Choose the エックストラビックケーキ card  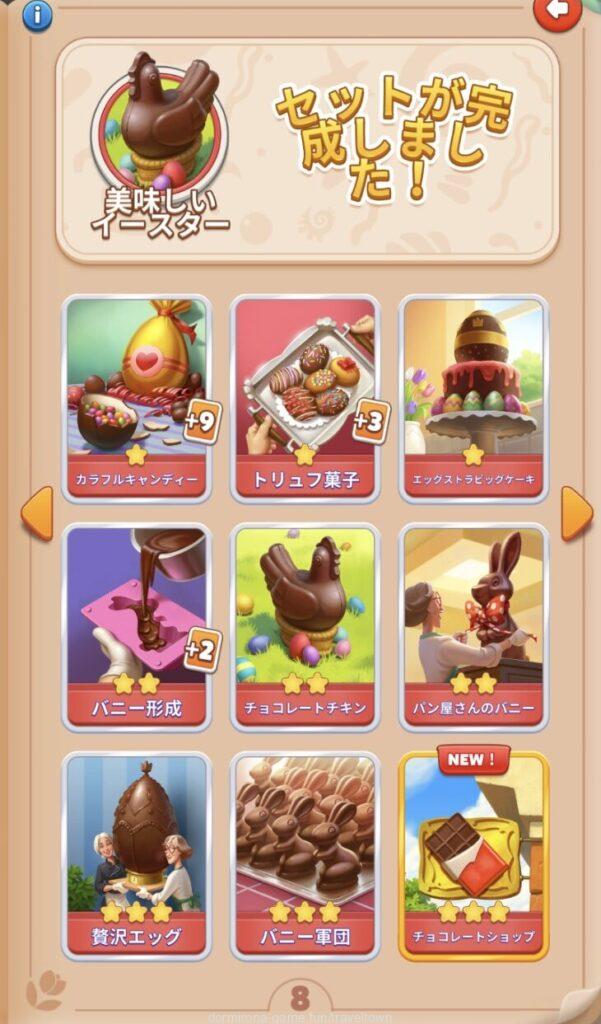474,397
